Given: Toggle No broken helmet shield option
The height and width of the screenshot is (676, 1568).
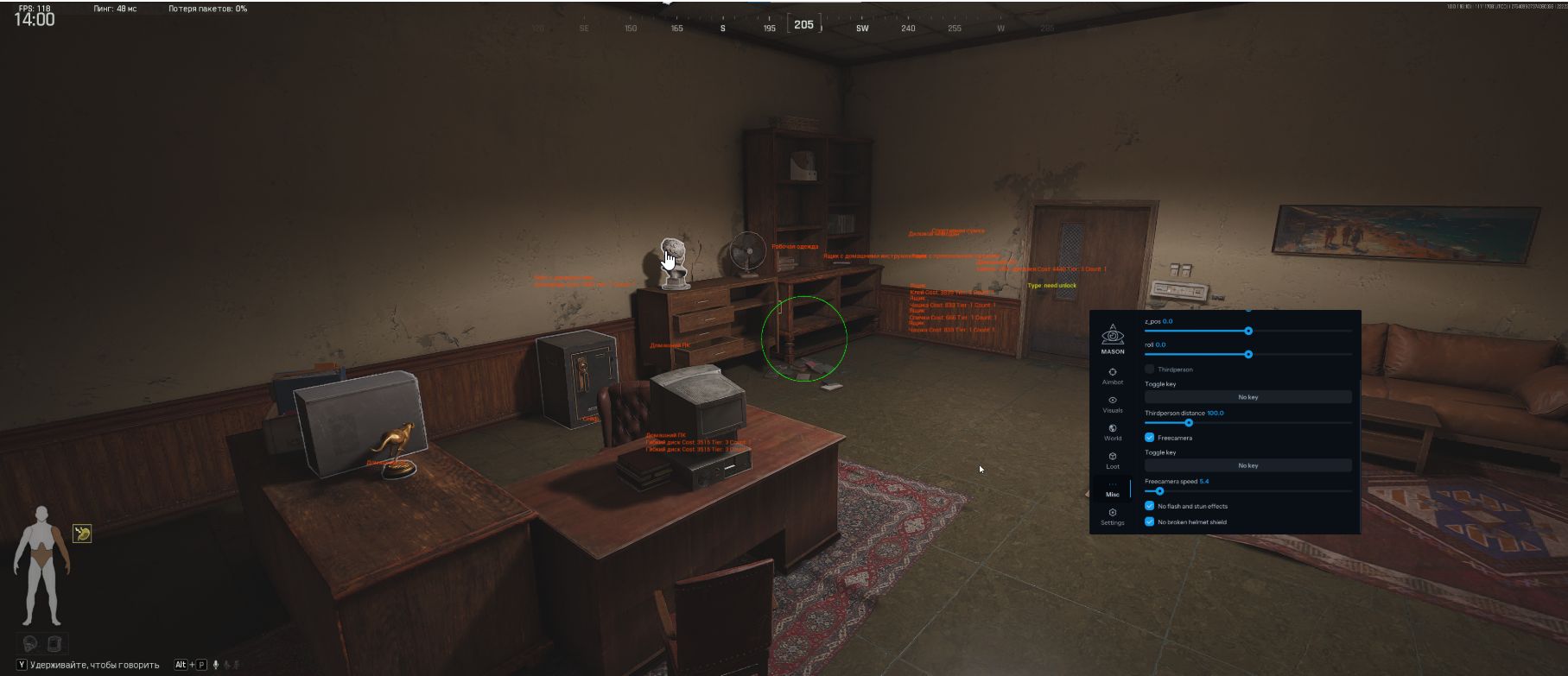Looking at the screenshot, I should [x=1150, y=521].
